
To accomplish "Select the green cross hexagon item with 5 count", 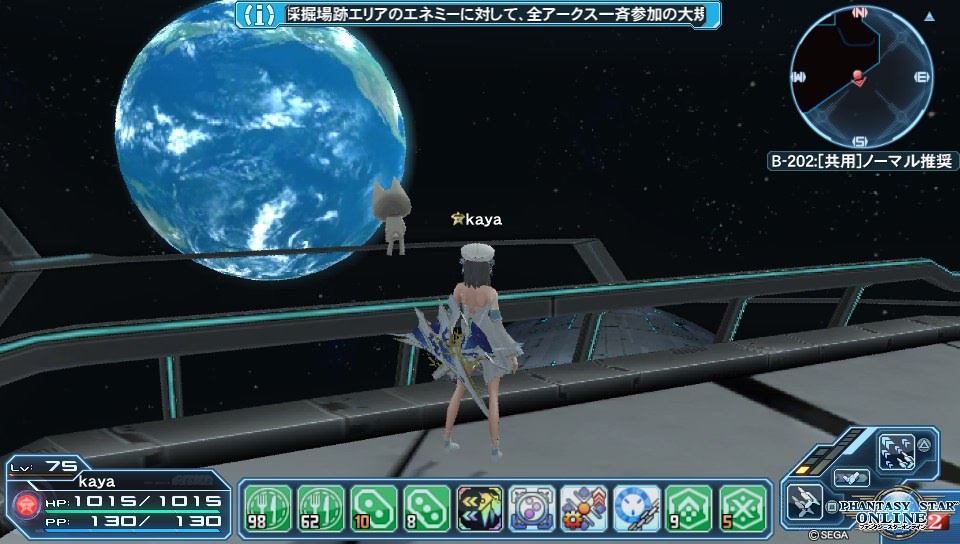I will tap(743, 509).
